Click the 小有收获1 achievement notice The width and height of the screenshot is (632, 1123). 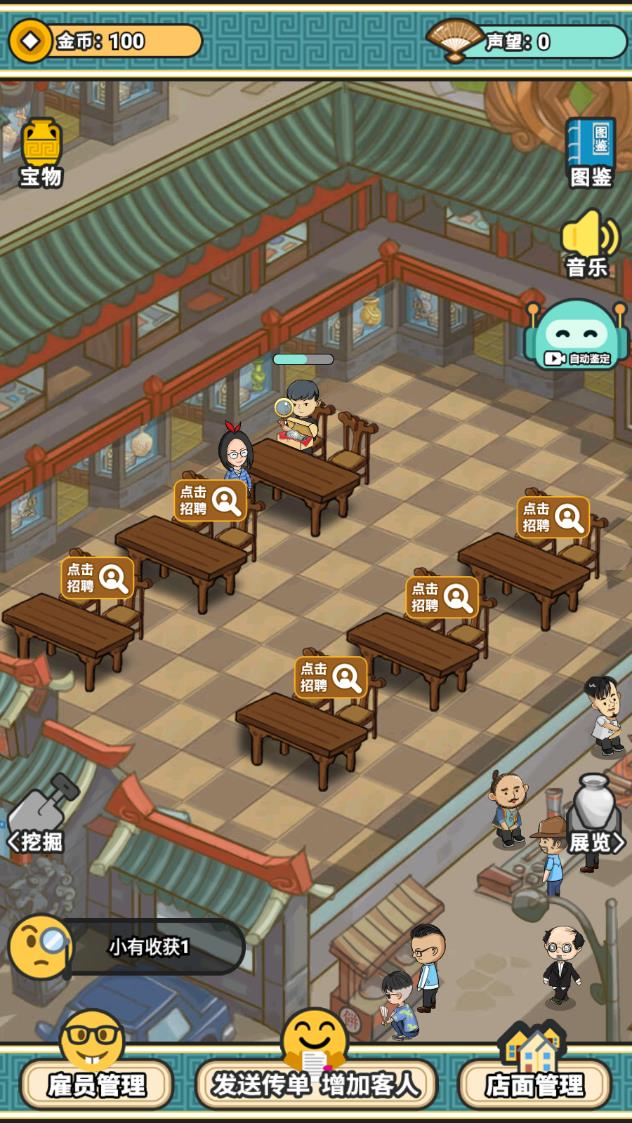pyautogui.click(x=148, y=946)
